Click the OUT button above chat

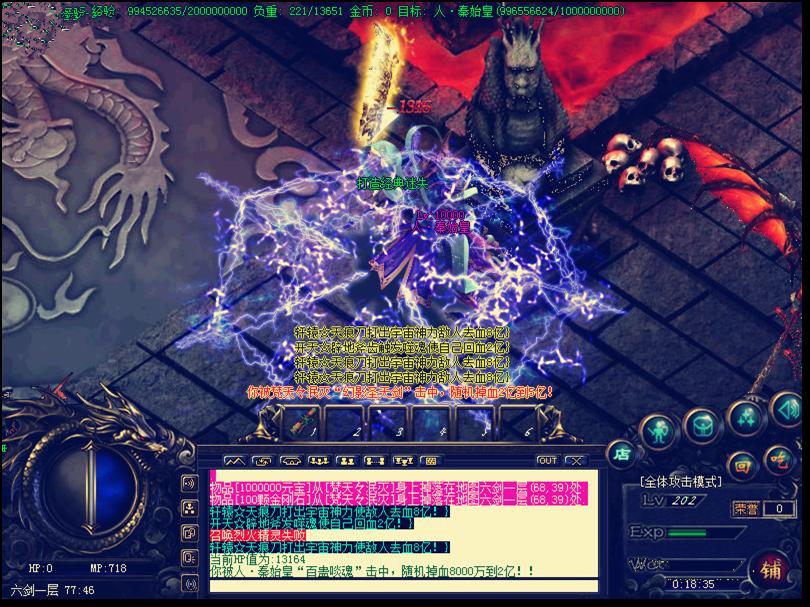(547, 461)
